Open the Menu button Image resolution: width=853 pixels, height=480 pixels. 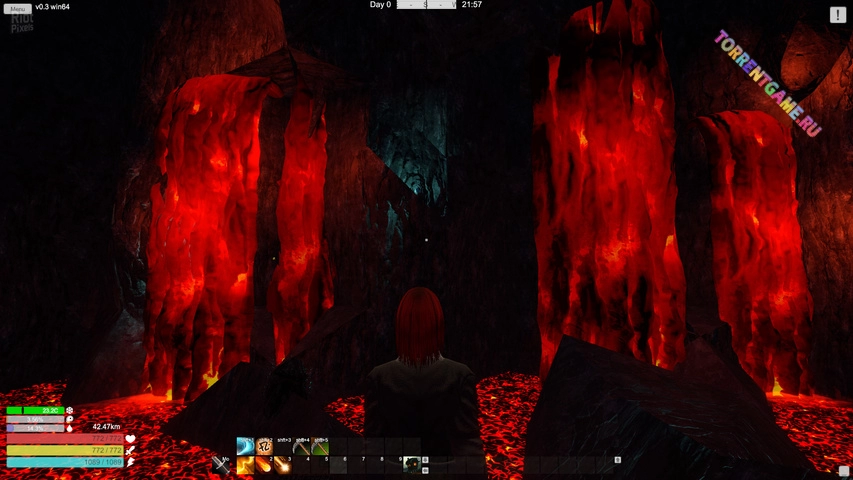(17, 9)
